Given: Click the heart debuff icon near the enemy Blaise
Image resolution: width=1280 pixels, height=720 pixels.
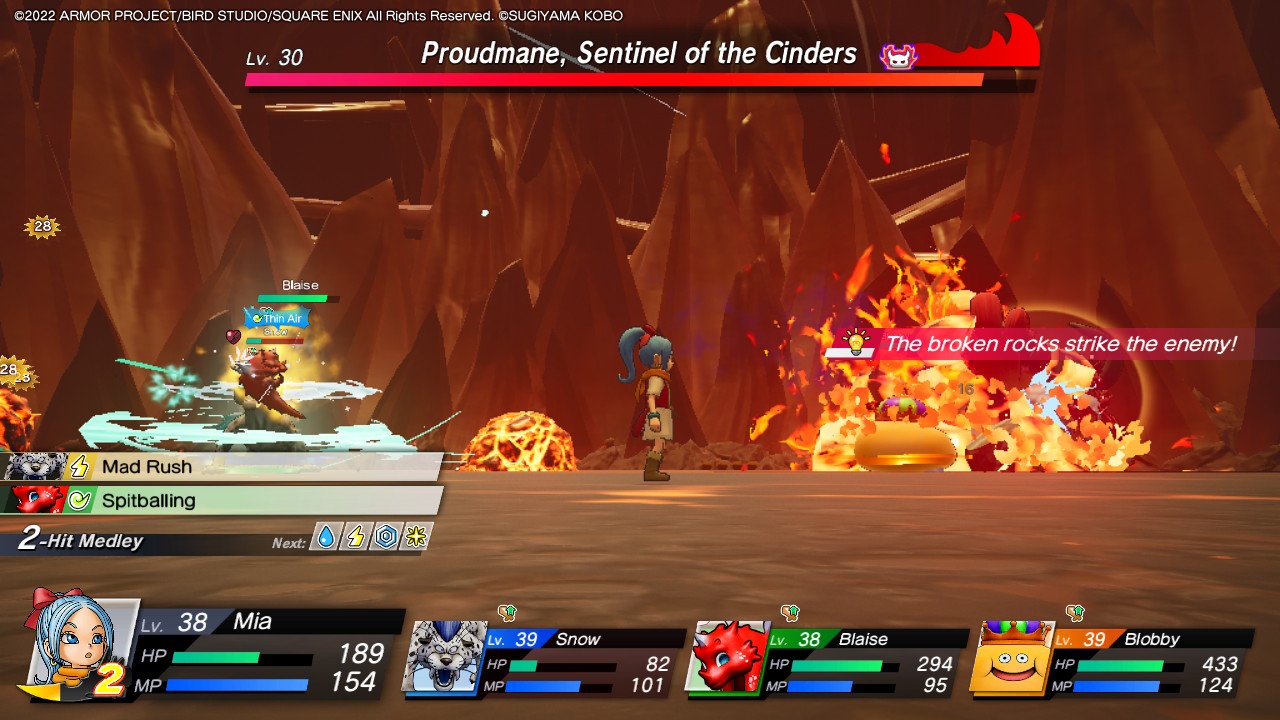Looking at the screenshot, I should 232,335.
